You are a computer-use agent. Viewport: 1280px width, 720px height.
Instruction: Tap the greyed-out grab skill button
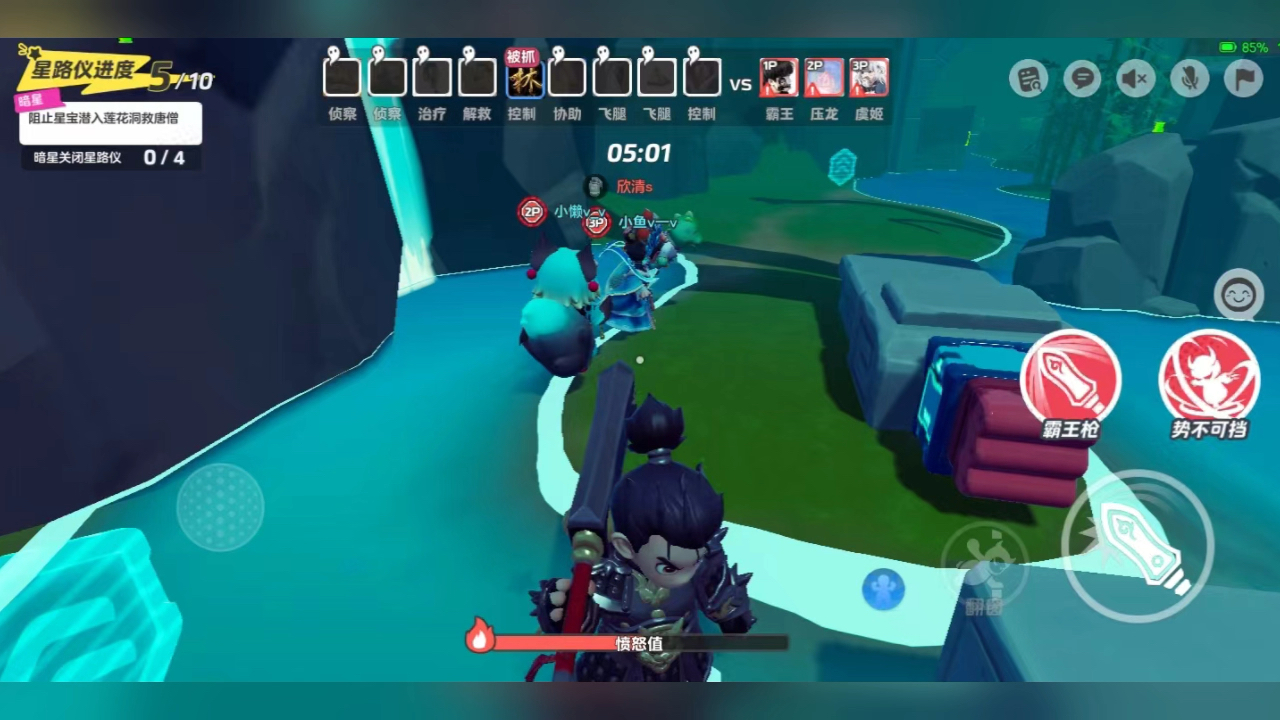point(984,566)
